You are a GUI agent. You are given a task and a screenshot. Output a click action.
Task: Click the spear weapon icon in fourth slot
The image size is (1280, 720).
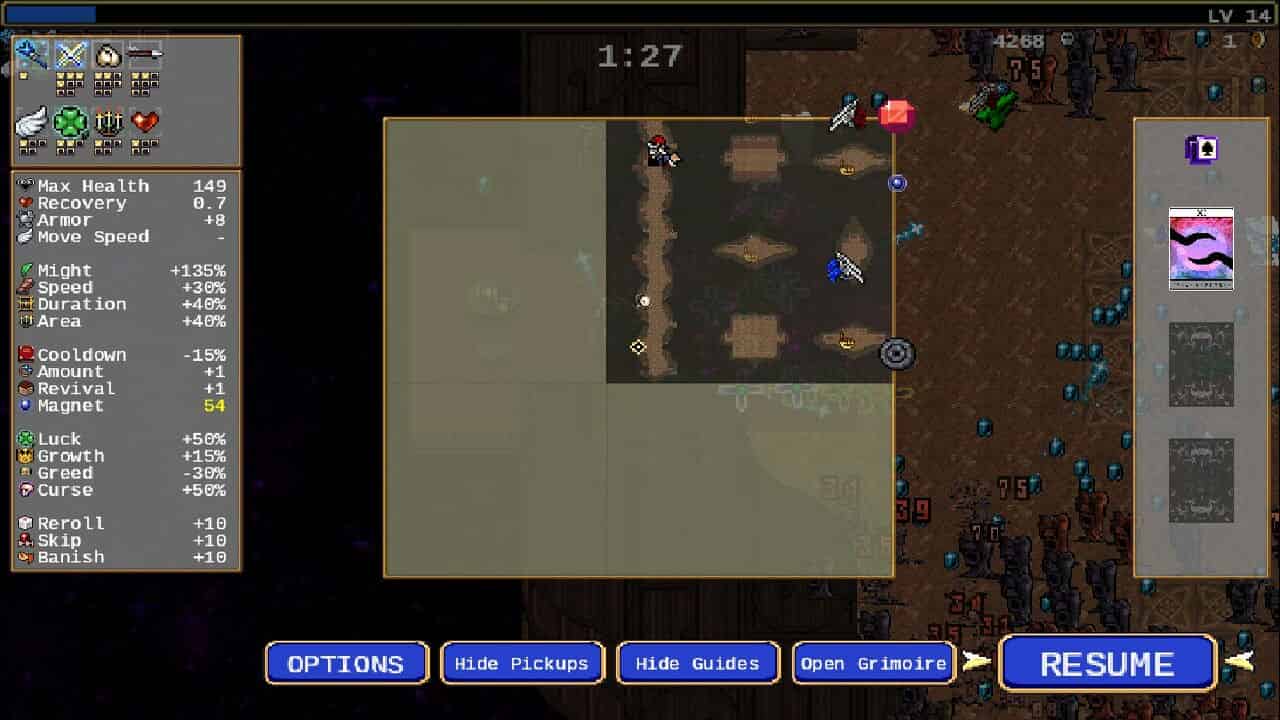coord(146,54)
